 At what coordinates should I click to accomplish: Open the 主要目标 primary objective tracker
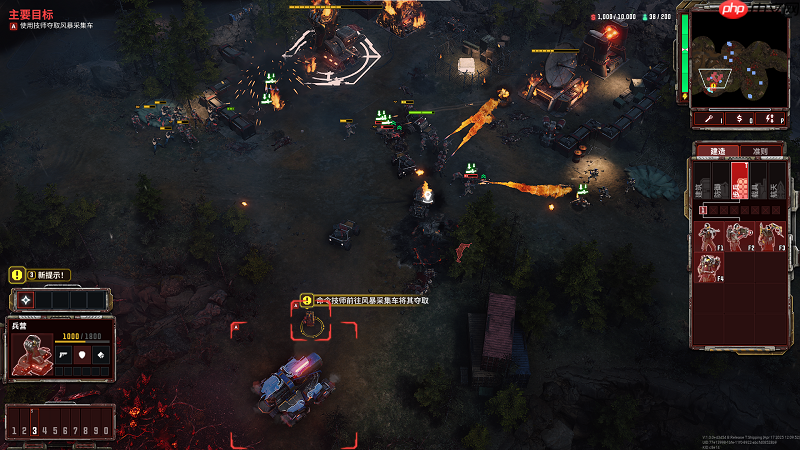click(30, 14)
